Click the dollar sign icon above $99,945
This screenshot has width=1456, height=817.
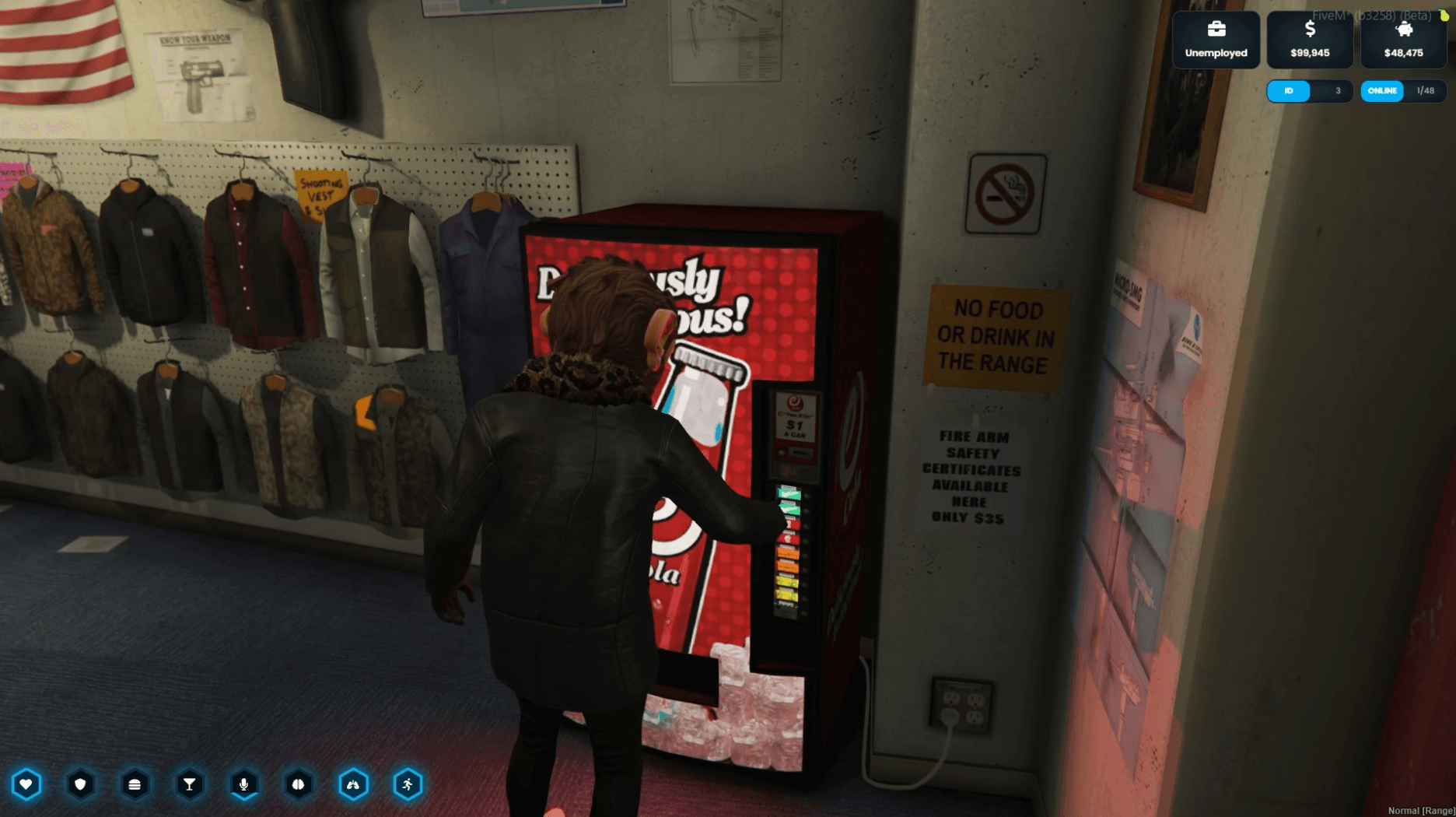(x=1310, y=30)
